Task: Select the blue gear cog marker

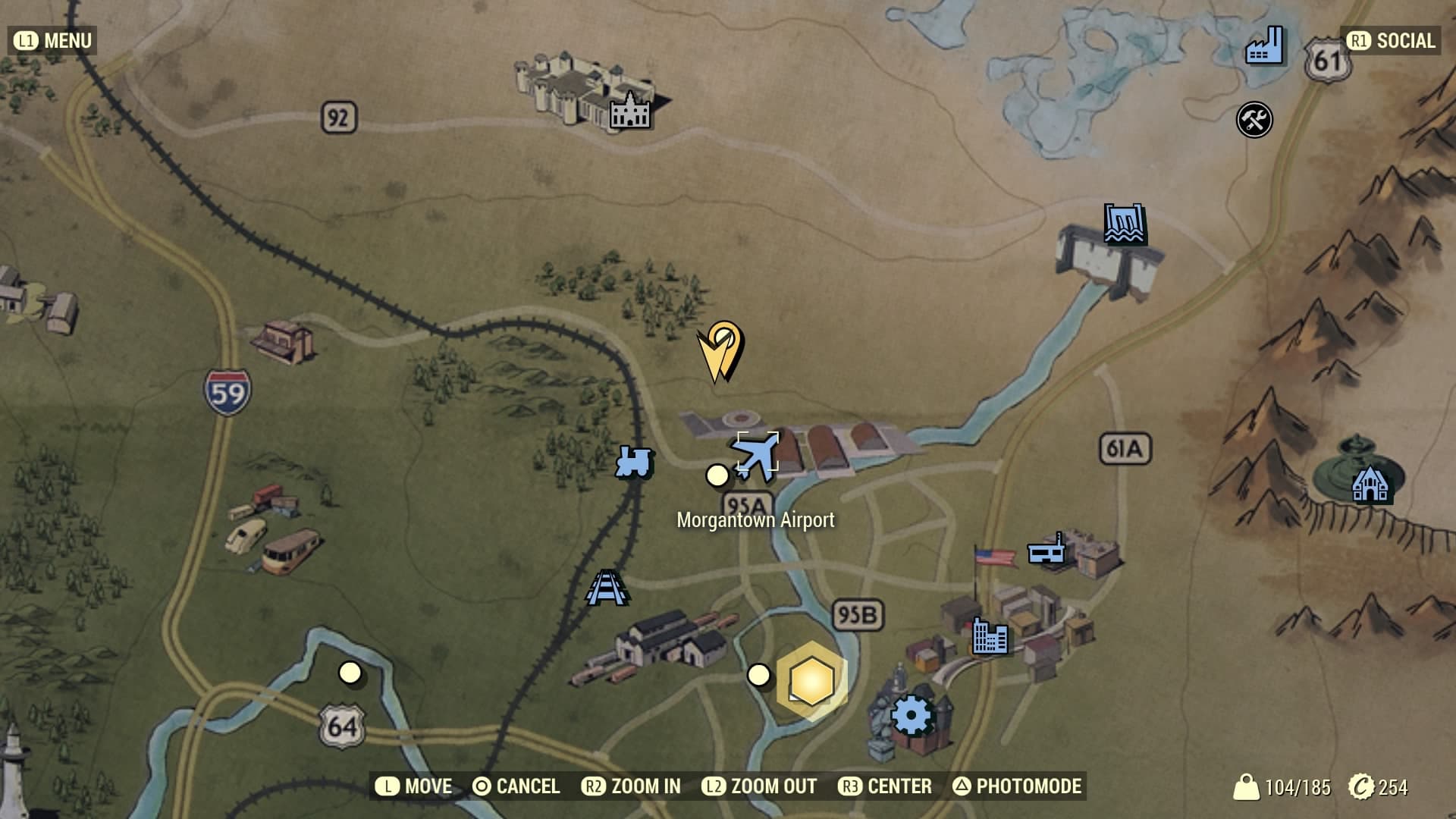Action: (x=911, y=715)
